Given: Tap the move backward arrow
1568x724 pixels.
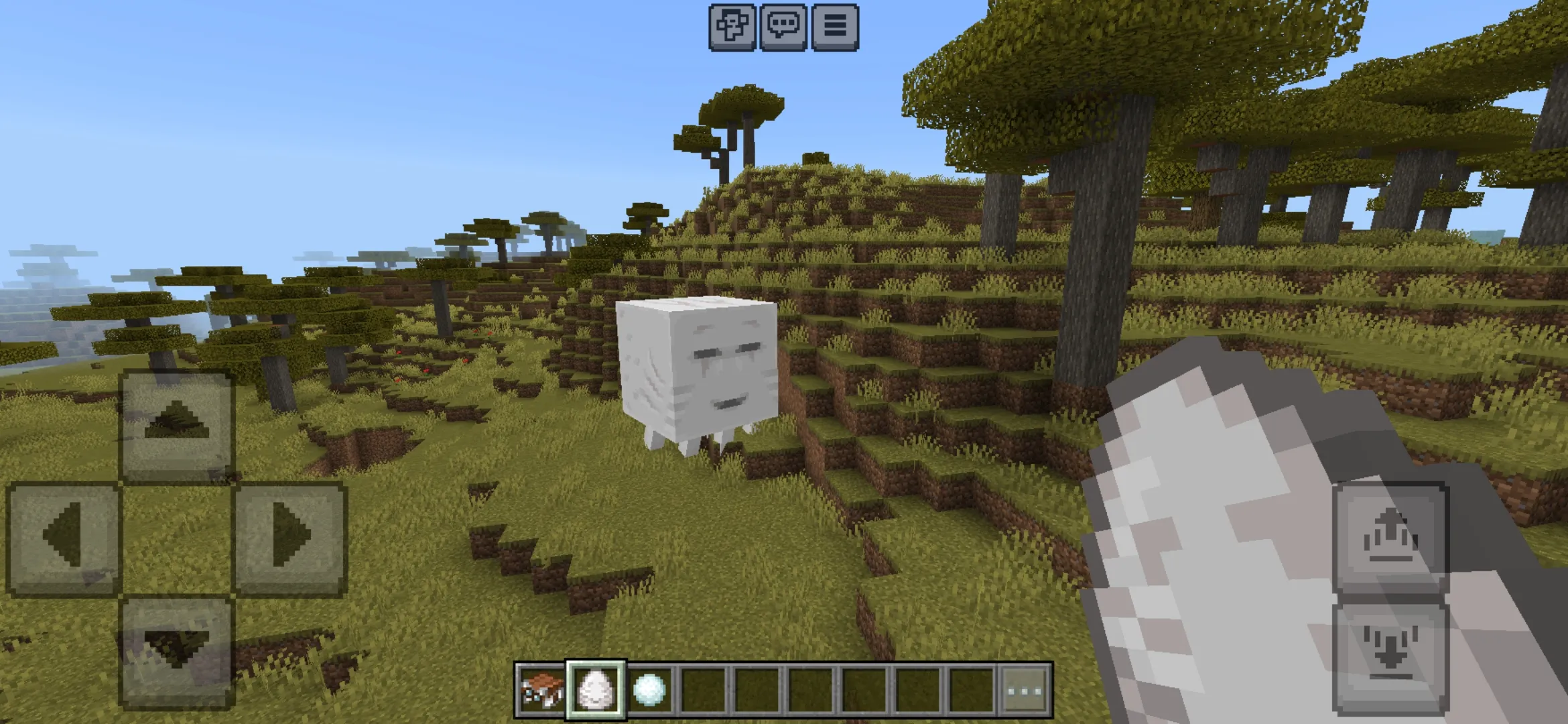Looking at the screenshot, I should (x=176, y=650).
